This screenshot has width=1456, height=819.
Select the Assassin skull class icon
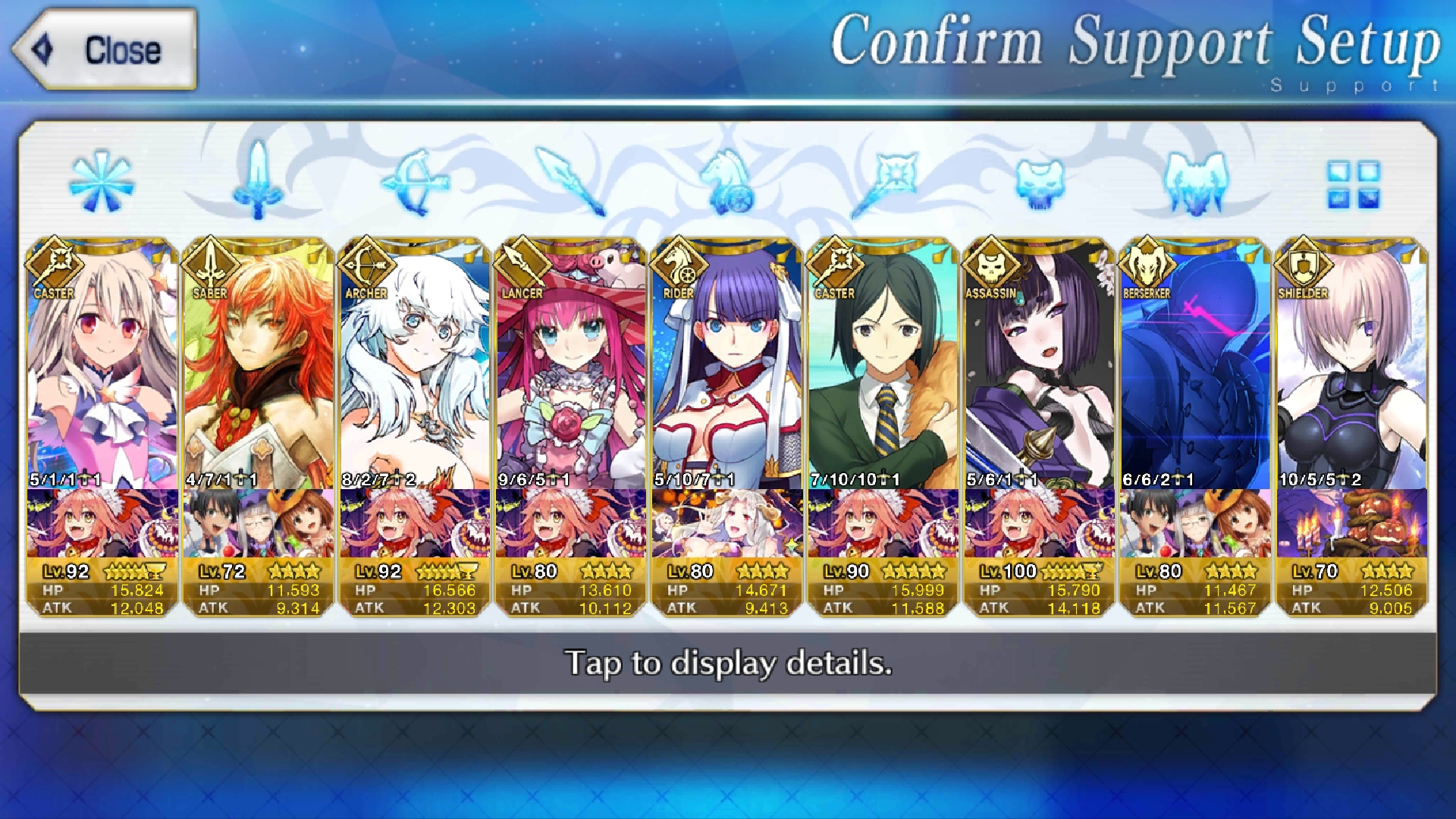point(1040,182)
